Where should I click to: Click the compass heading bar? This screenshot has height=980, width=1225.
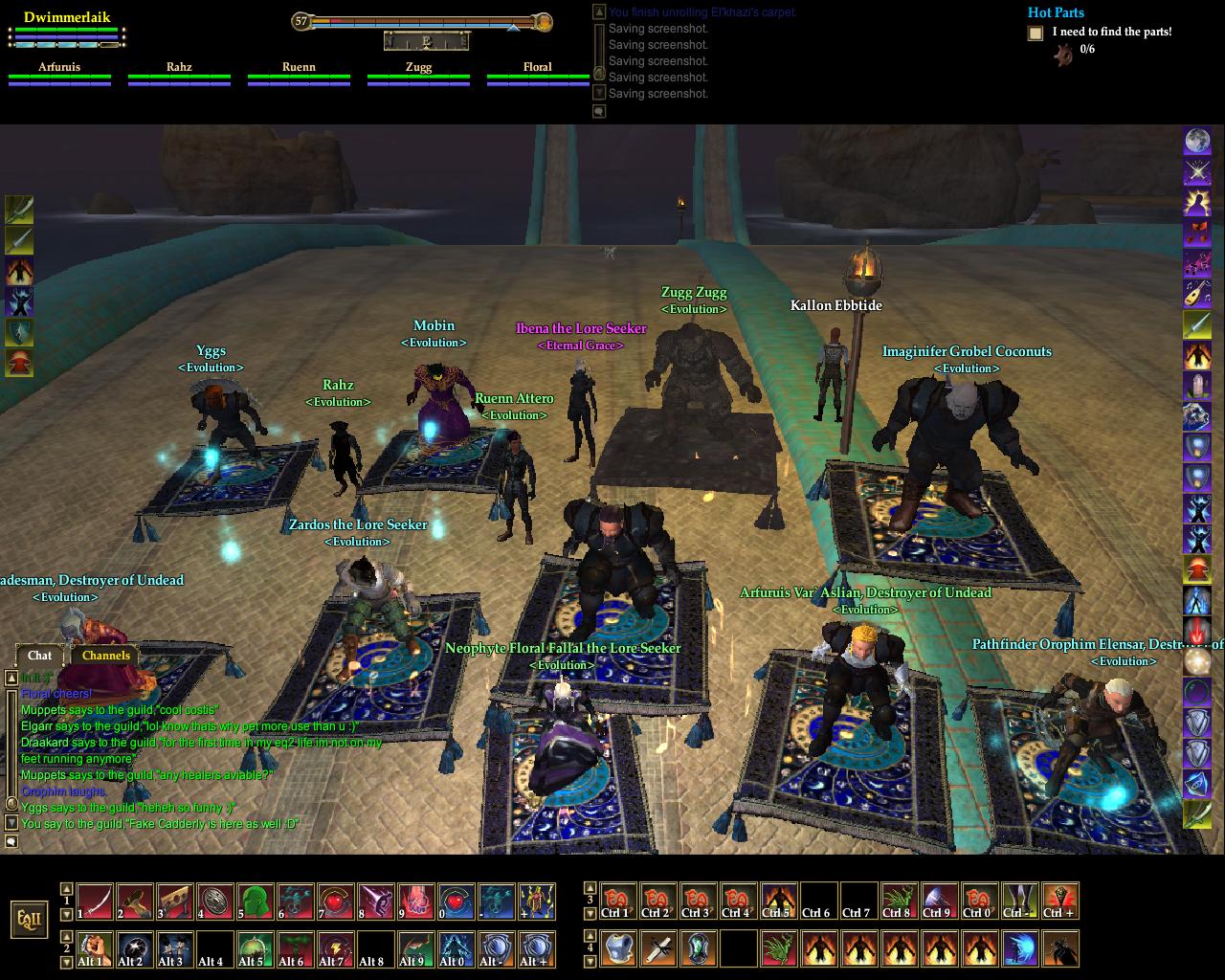pyautogui.click(x=427, y=41)
